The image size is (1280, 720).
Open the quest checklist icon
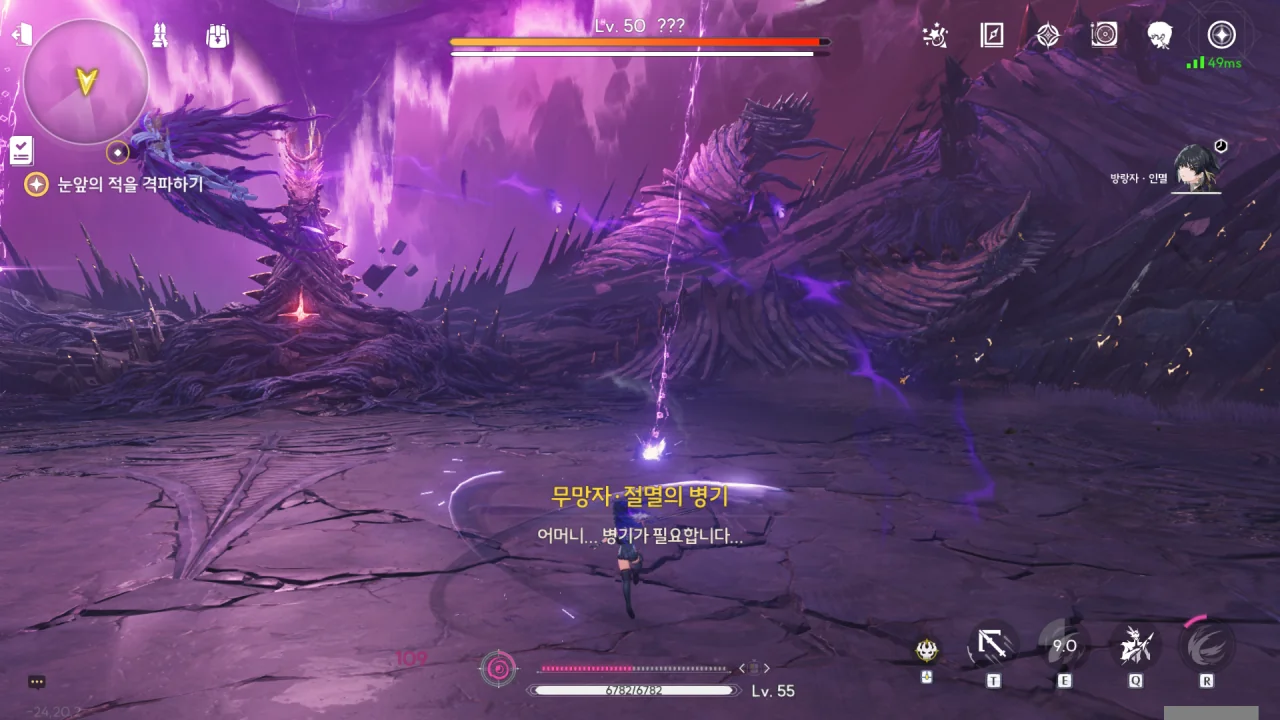[x=21, y=151]
